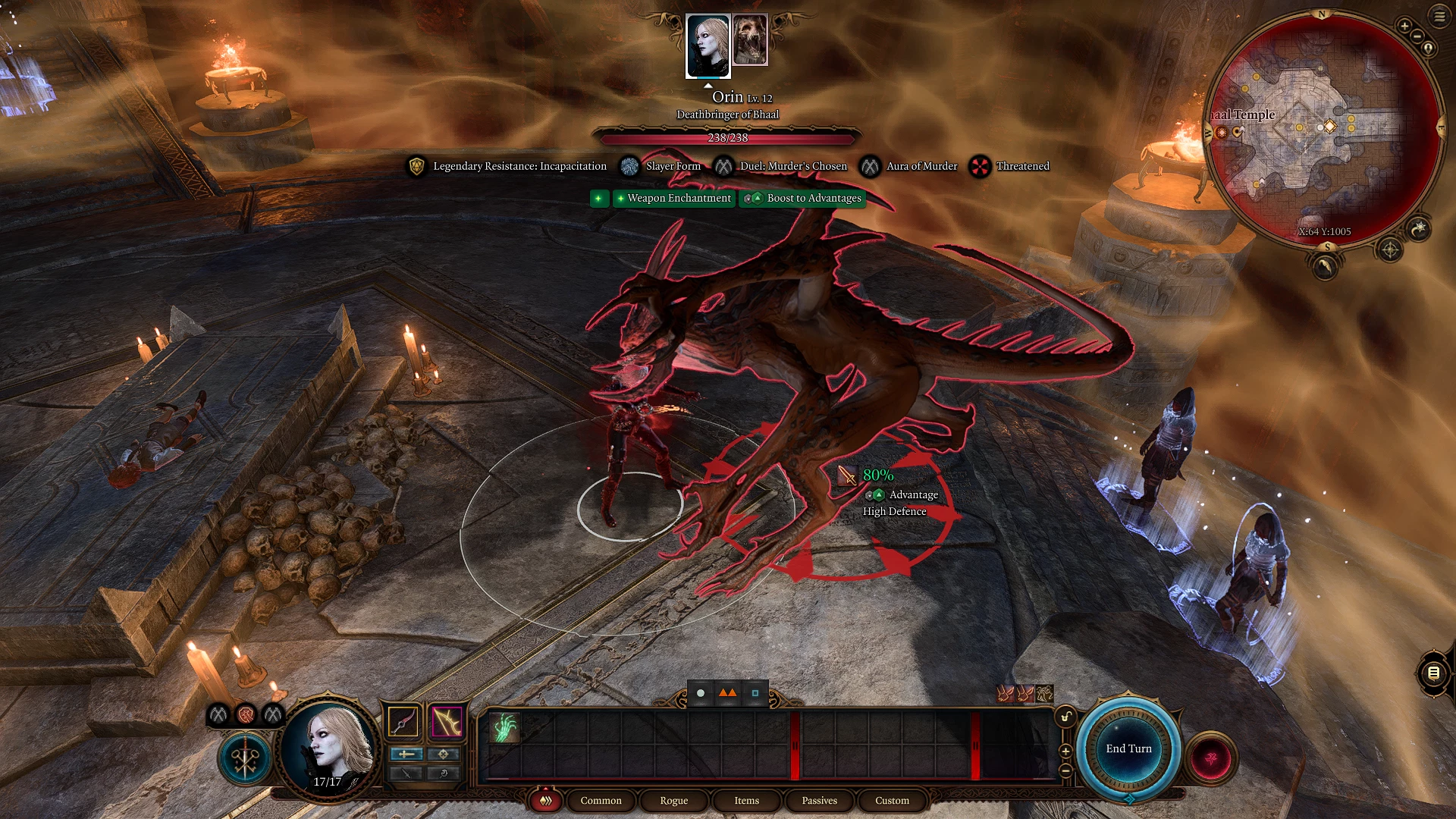Select the melee dagger weapon slot
The width and height of the screenshot is (1456, 819).
pyautogui.click(x=403, y=721)
